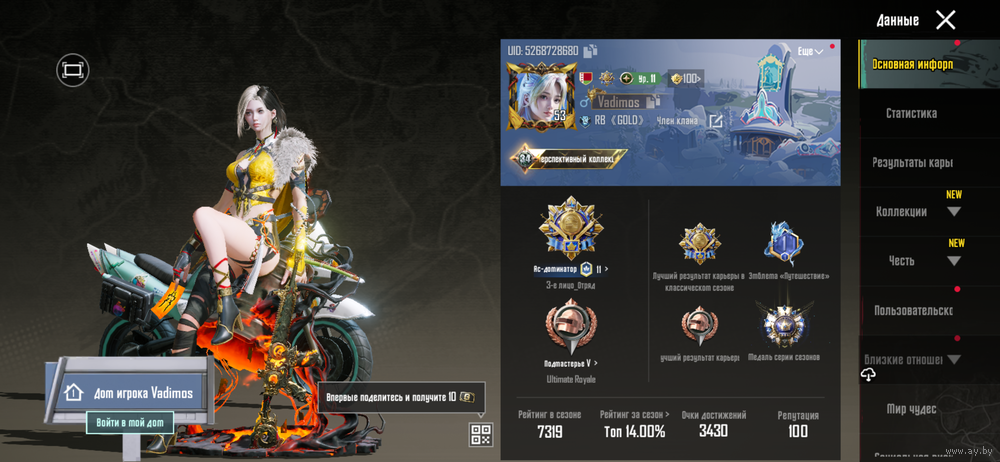This screenshot has height=462, width=1000.
Task: Open the Еще dropdown menu
Action: [810, 51]
